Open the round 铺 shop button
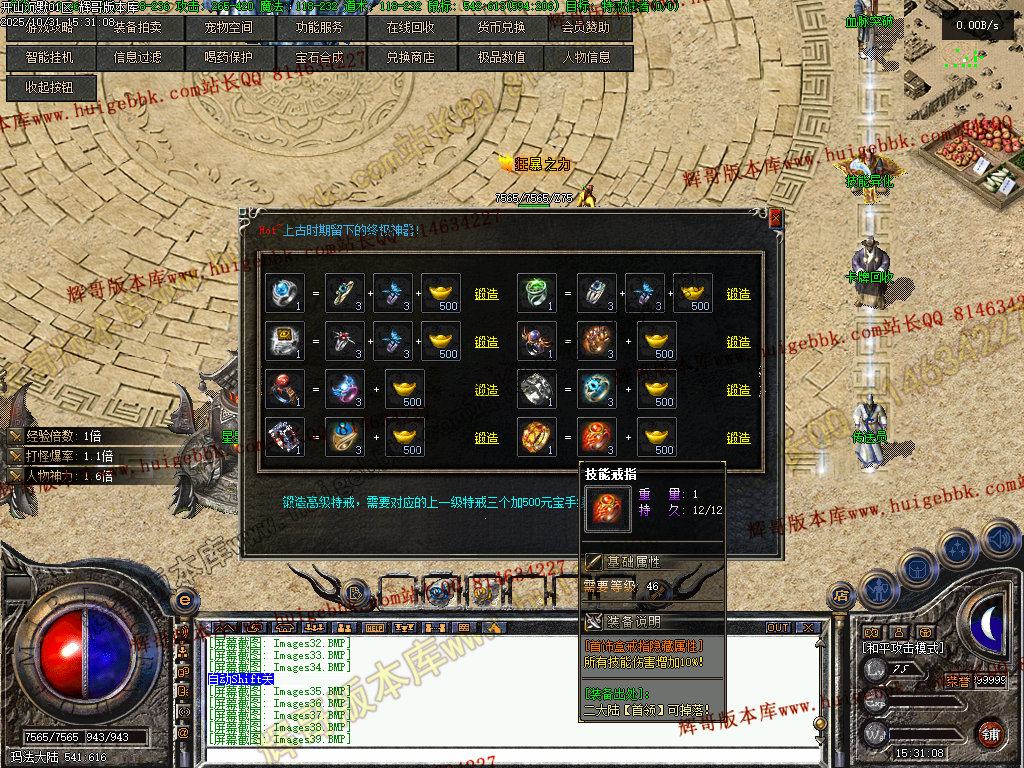 [x=990, y=731]
